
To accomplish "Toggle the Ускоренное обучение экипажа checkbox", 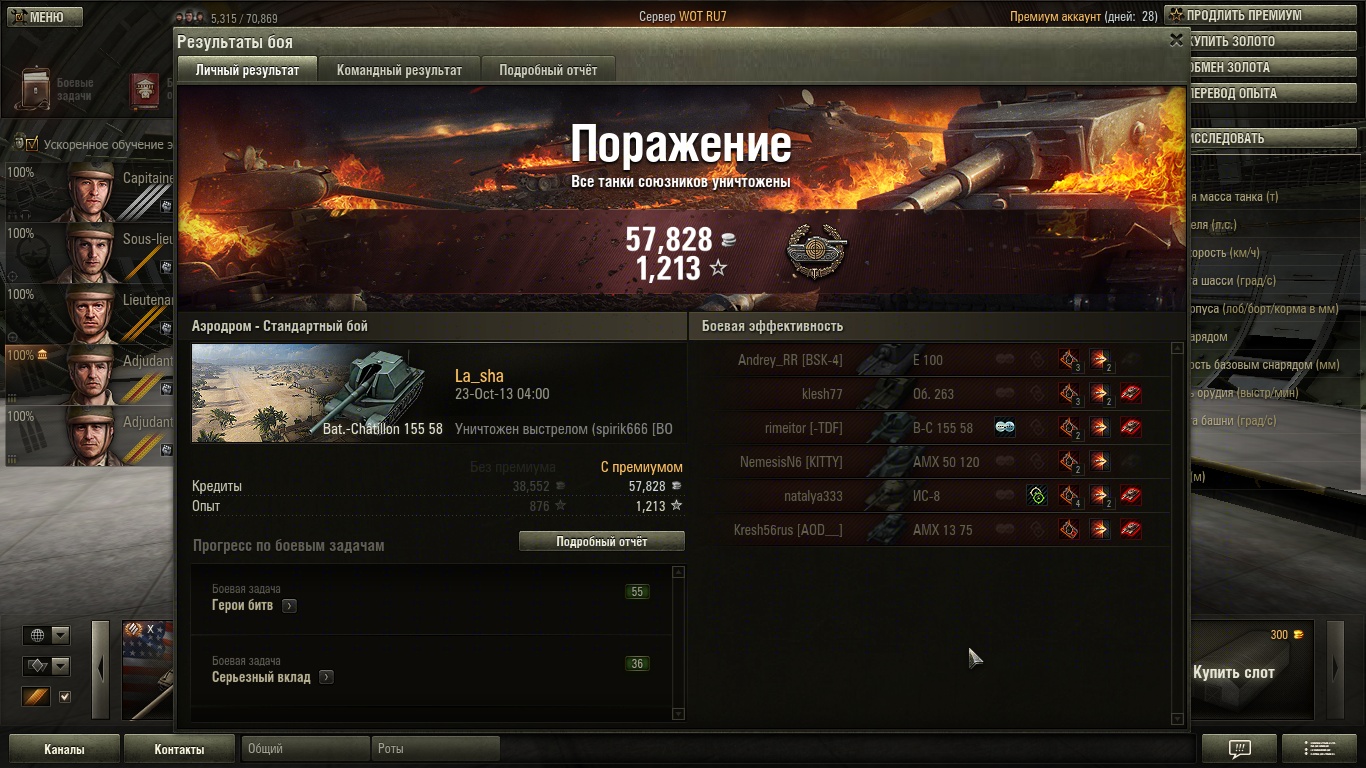I will (x=31, y=144).
